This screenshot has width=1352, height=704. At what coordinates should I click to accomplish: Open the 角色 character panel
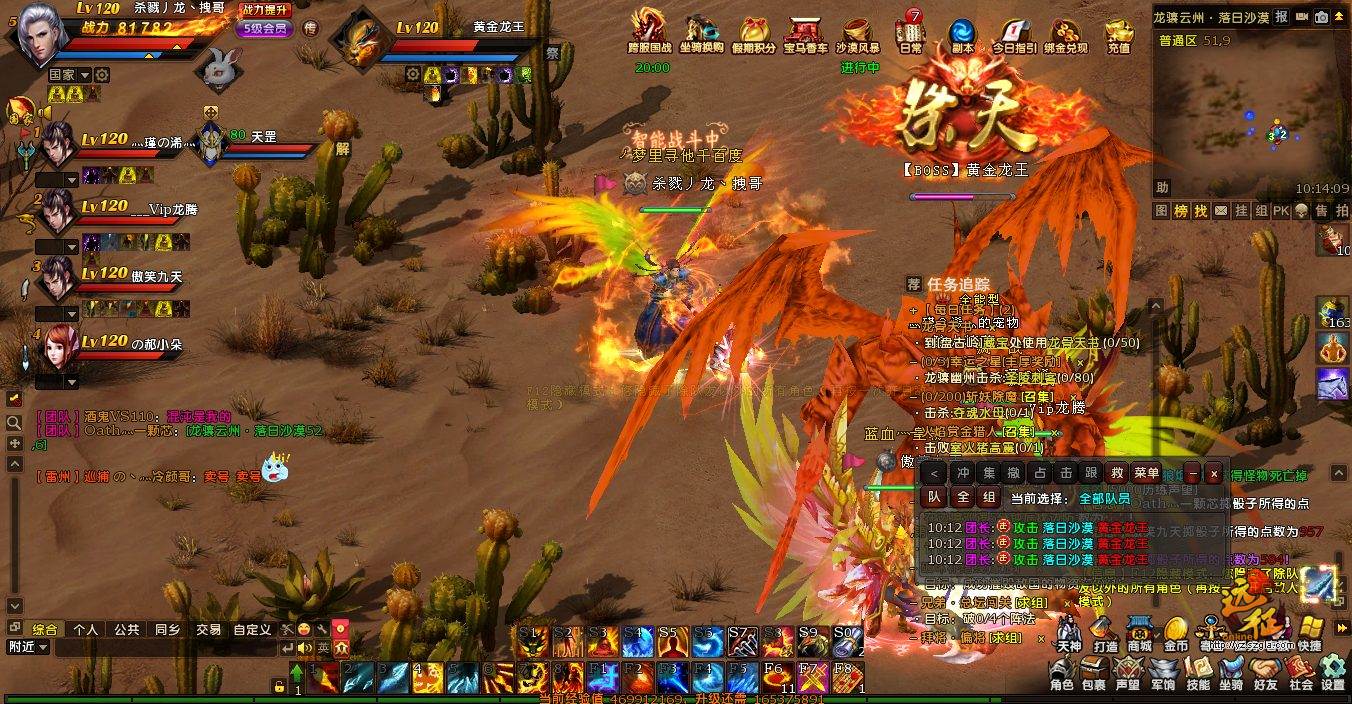tap(1062, 673)
